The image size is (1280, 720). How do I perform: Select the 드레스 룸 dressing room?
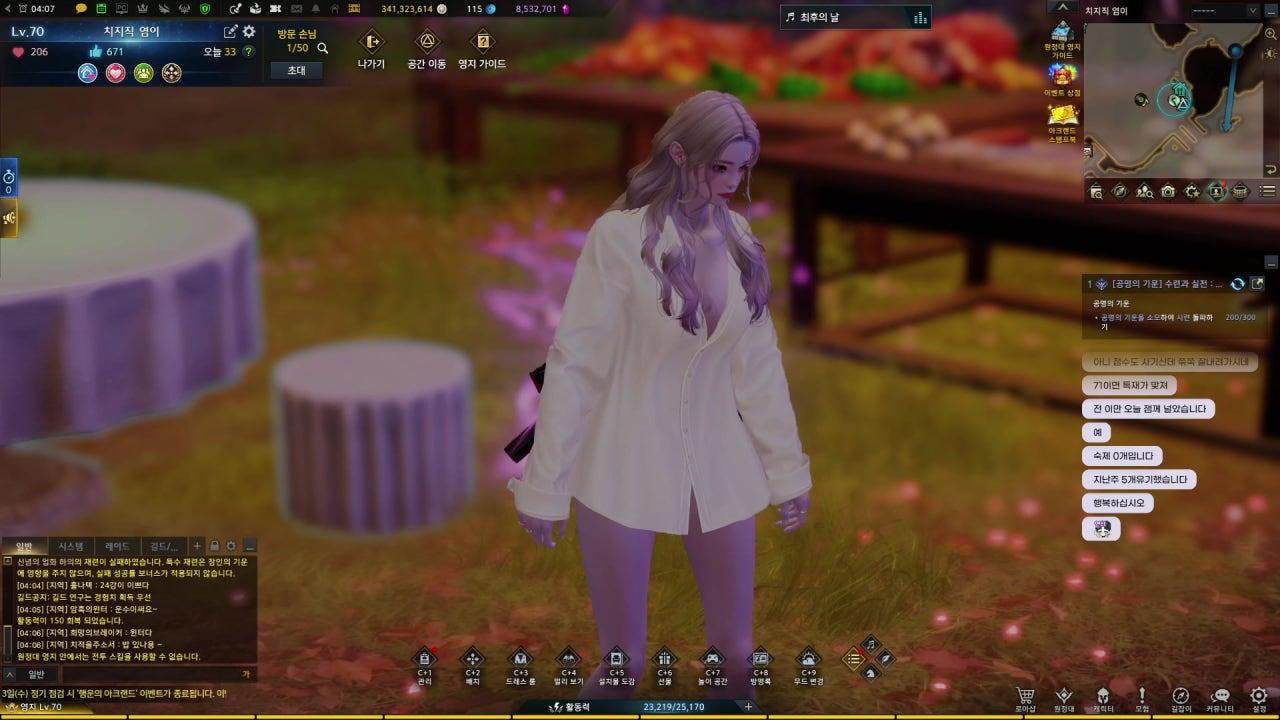pyautogui.click(x=520, y=659)
